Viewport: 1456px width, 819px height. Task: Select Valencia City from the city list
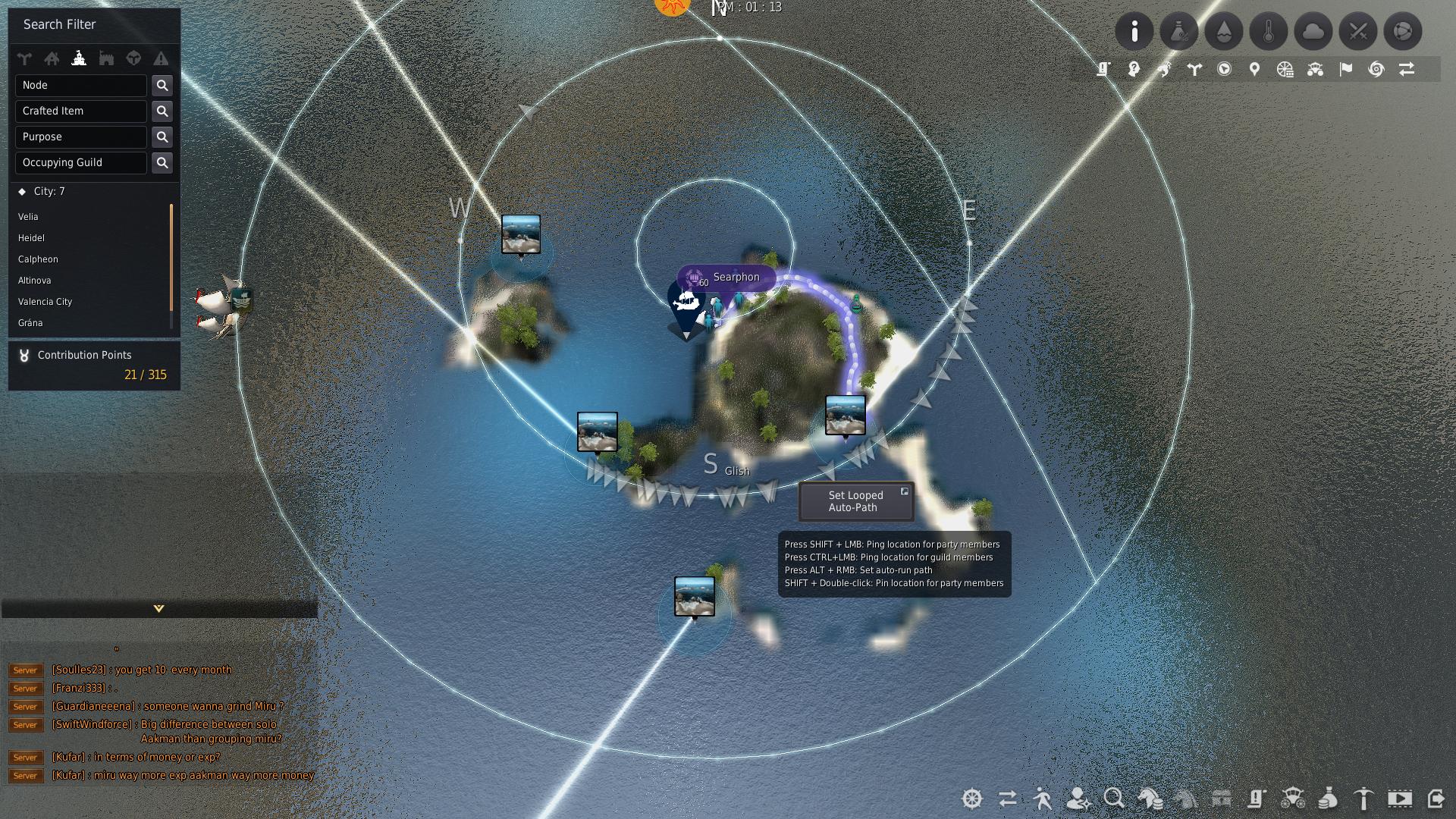[x=45, y=301]
